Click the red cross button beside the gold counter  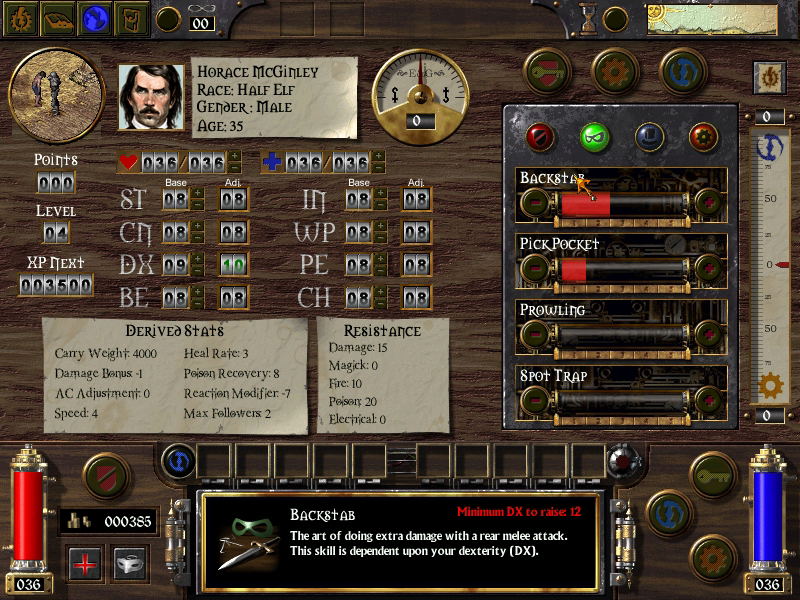click(x=86, y=562)
